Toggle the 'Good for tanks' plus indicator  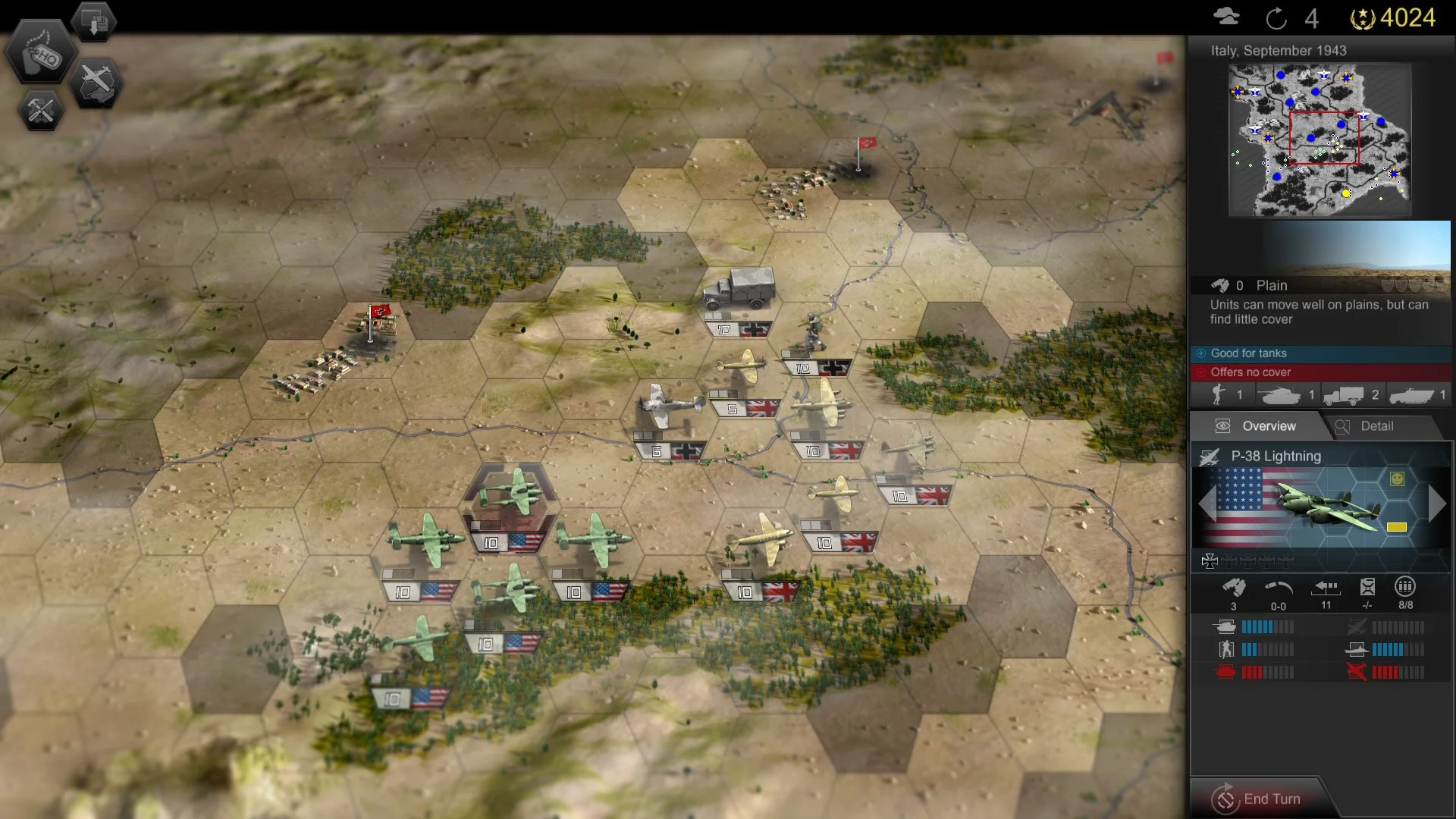pos(1201,353)
